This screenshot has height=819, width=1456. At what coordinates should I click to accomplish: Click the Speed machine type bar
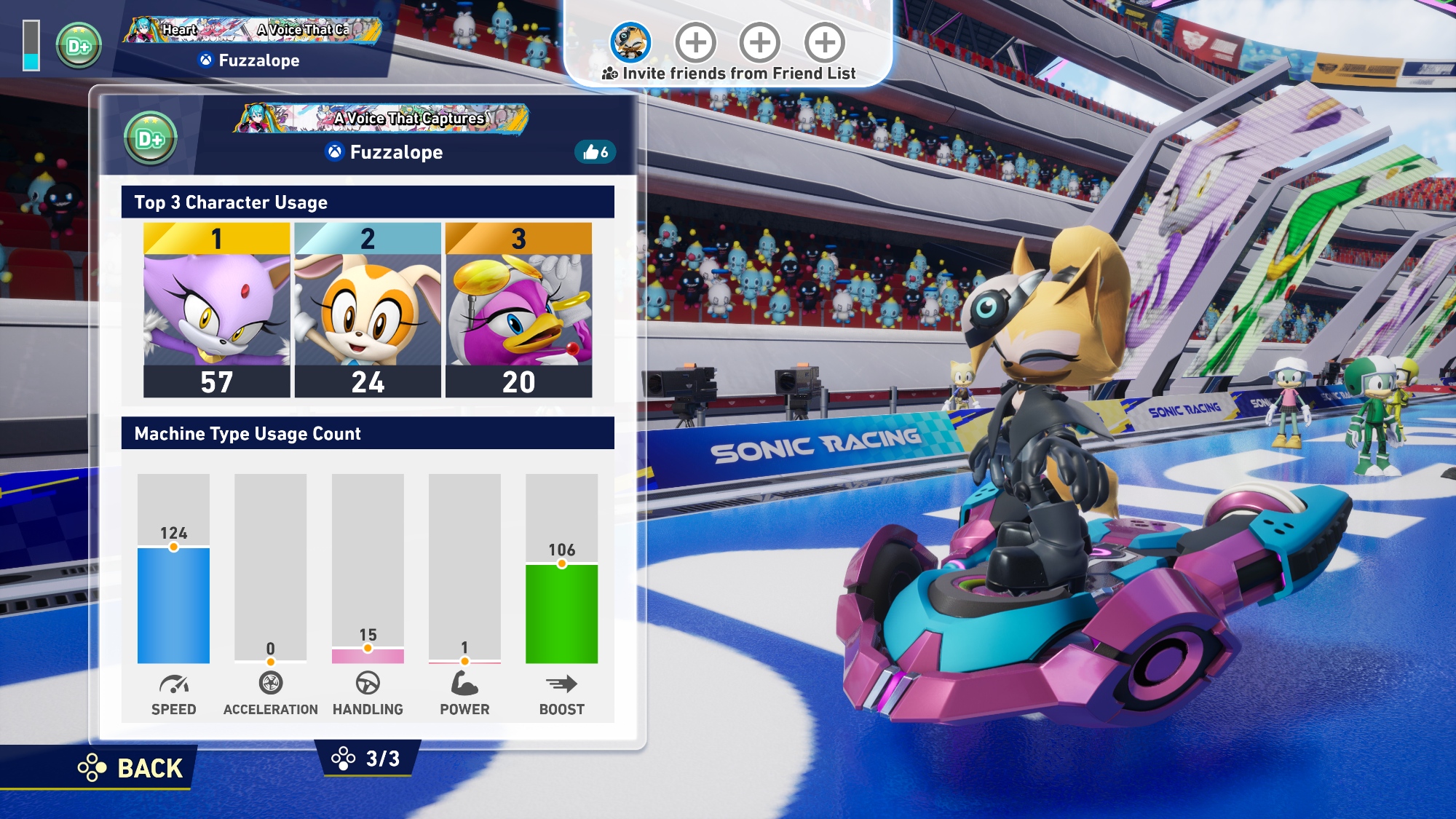pyautogui.click(x=173, y=604)
